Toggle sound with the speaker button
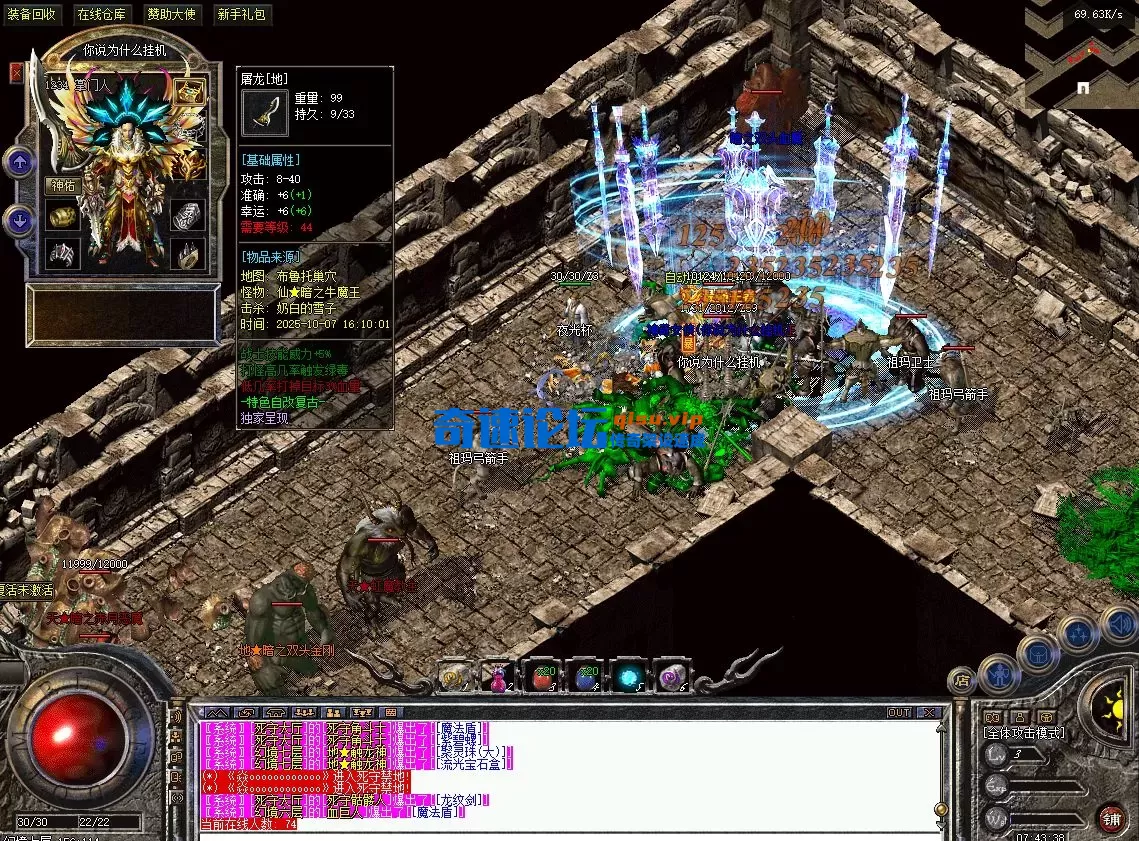The image size is (1139, 841). (x=1119, y=625)
